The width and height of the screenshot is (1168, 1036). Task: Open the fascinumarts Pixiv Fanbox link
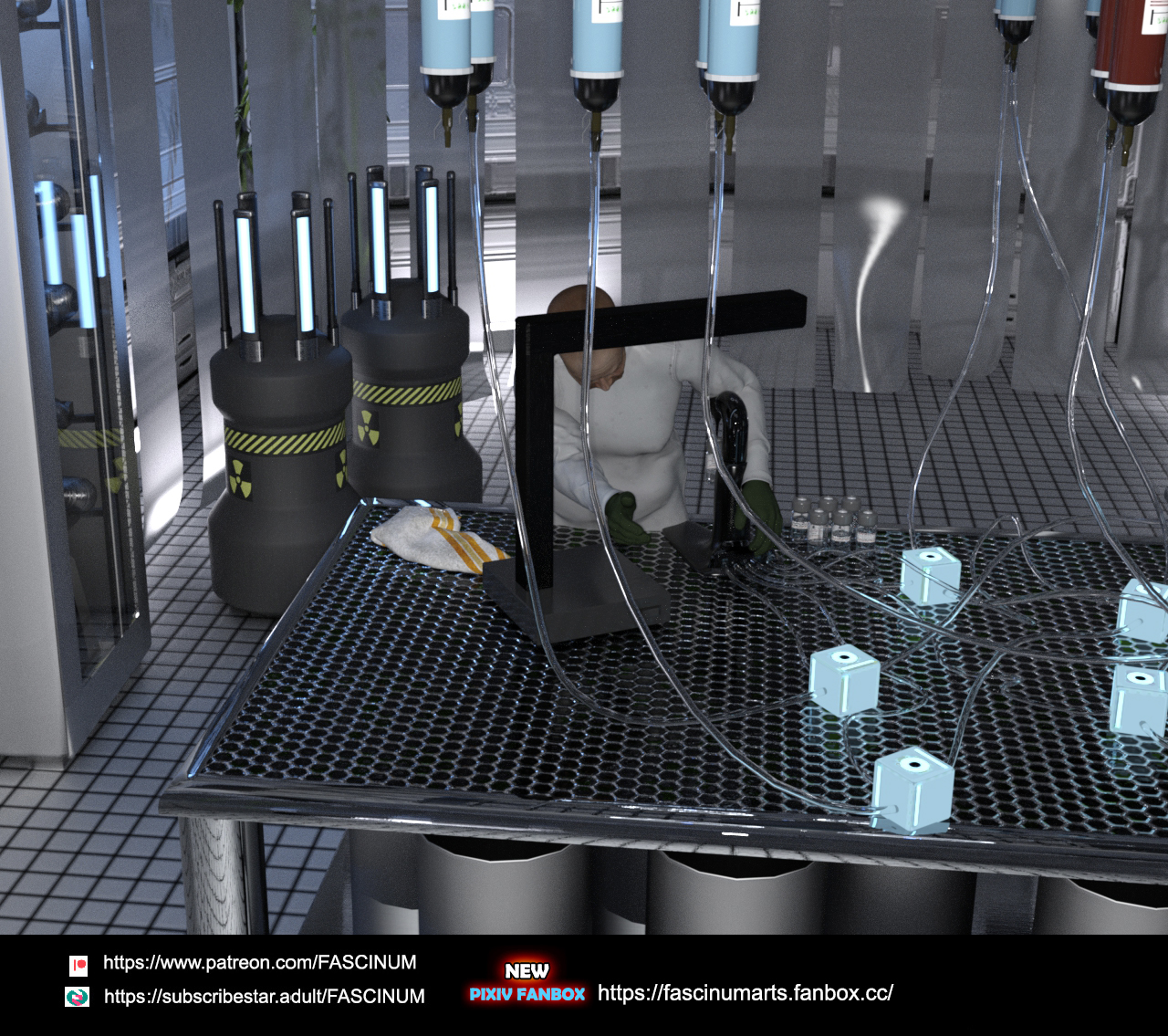coord(745,993)
